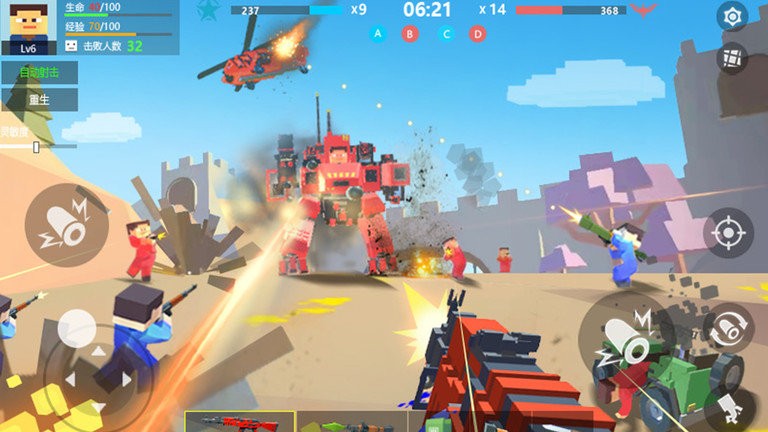
Task: Click the 灵敏度 sensitivity slider handle
Action: (37, 147)
